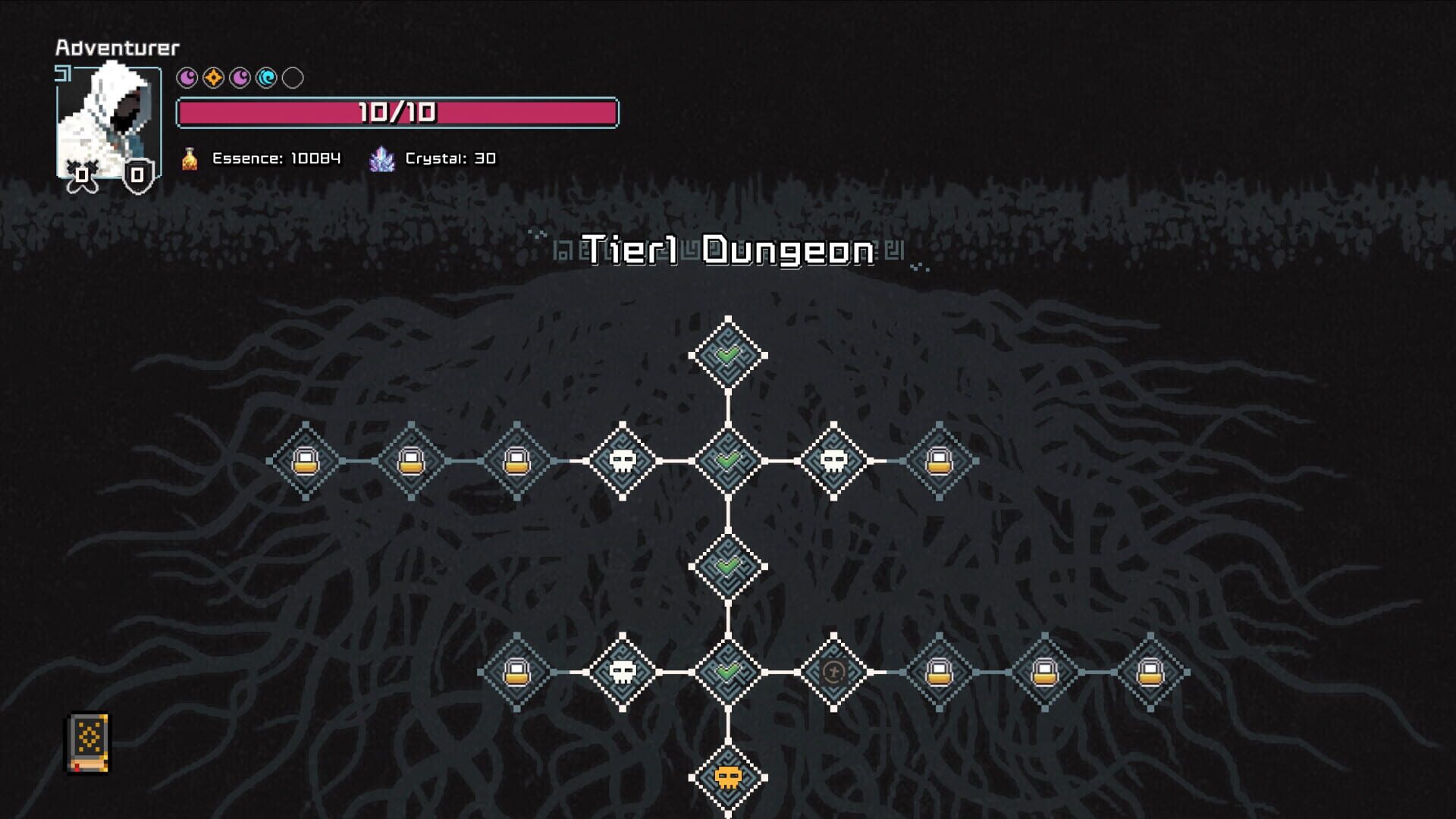The width and height of the screenshot is (1456, 819).
Task: Click the Essence potion icon
Action: click(x=188, y=158)
